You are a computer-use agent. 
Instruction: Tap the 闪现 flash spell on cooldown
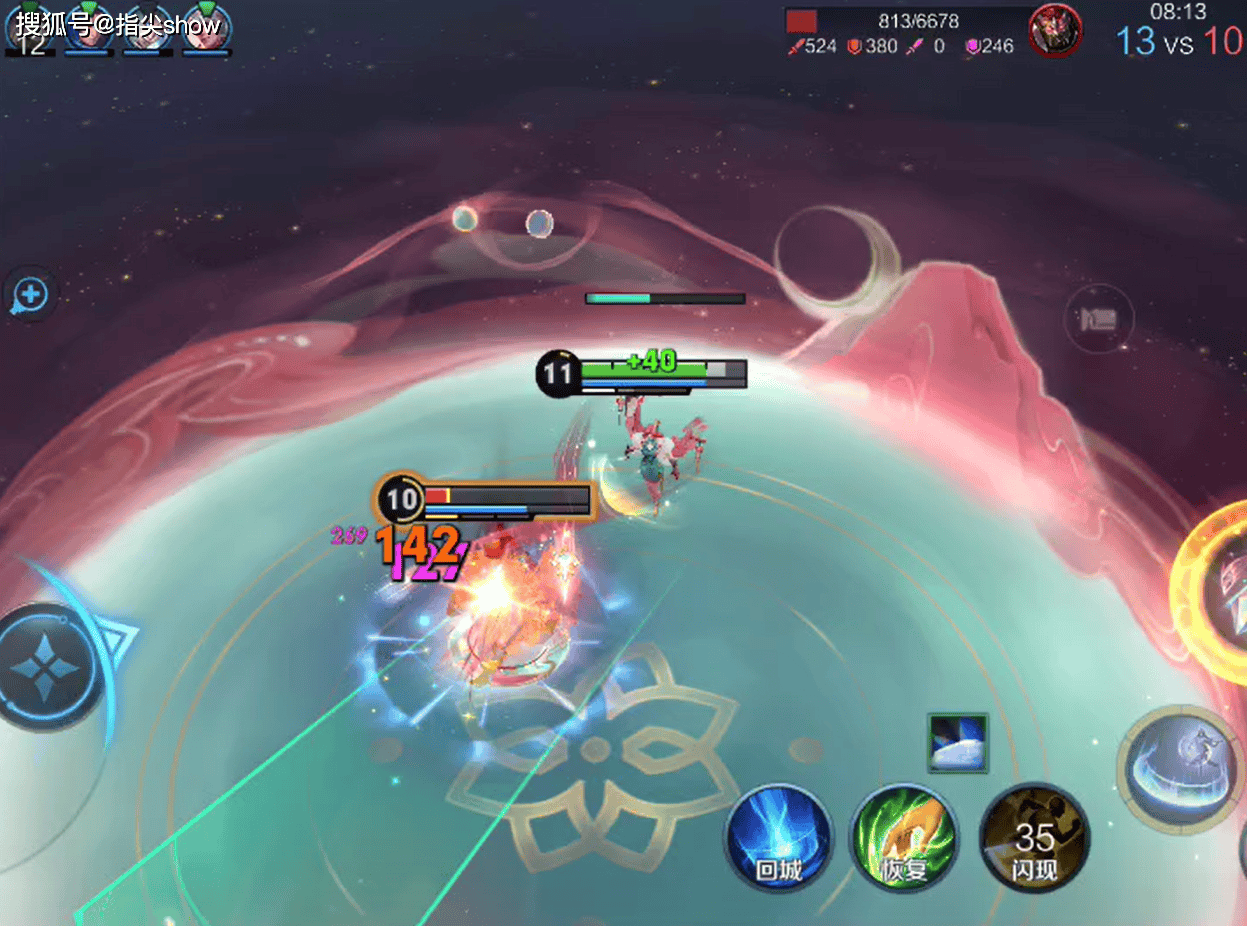click(1034, 837)
